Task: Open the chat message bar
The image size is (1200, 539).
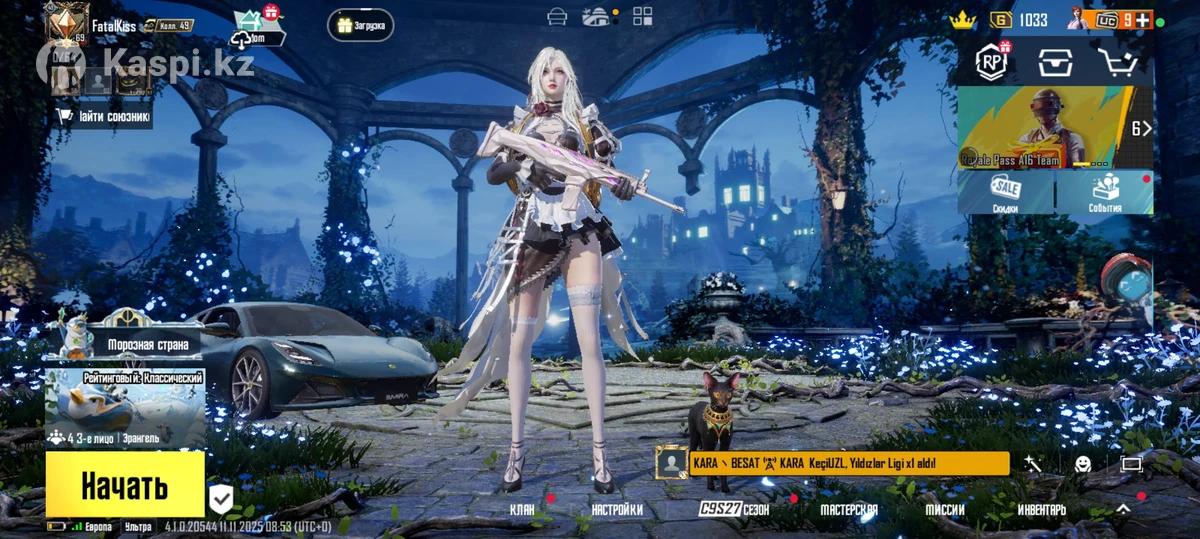Action: coord(848,463)
